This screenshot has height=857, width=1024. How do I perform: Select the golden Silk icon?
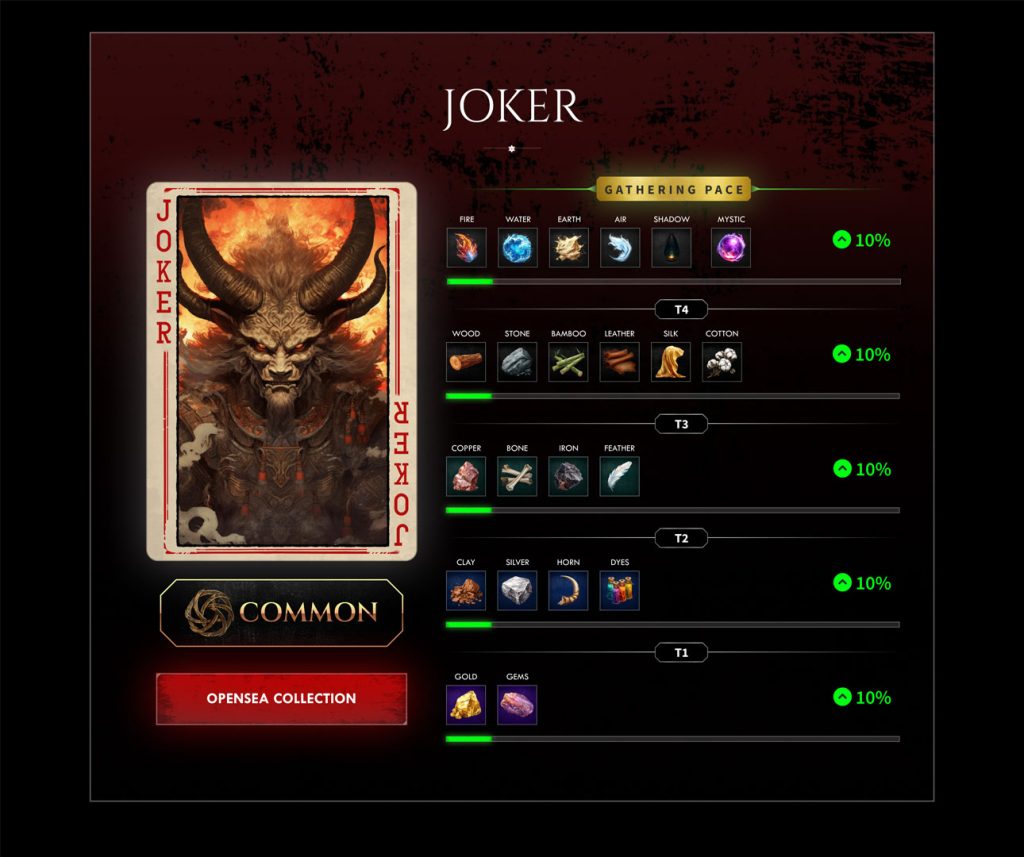(671, 362)
